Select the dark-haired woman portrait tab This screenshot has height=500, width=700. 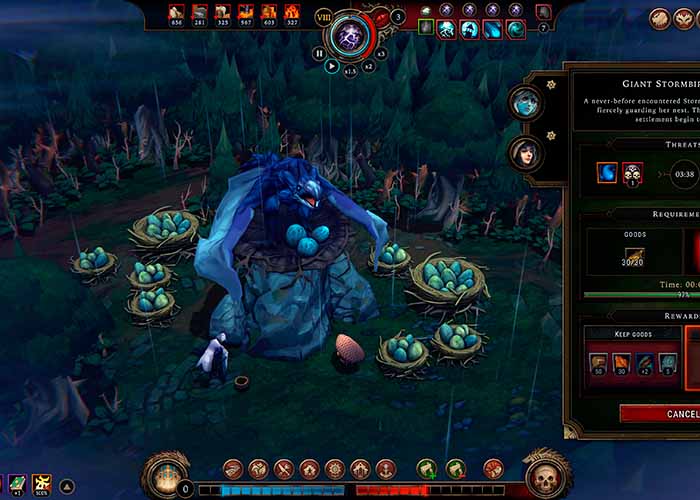click(525, 153)
